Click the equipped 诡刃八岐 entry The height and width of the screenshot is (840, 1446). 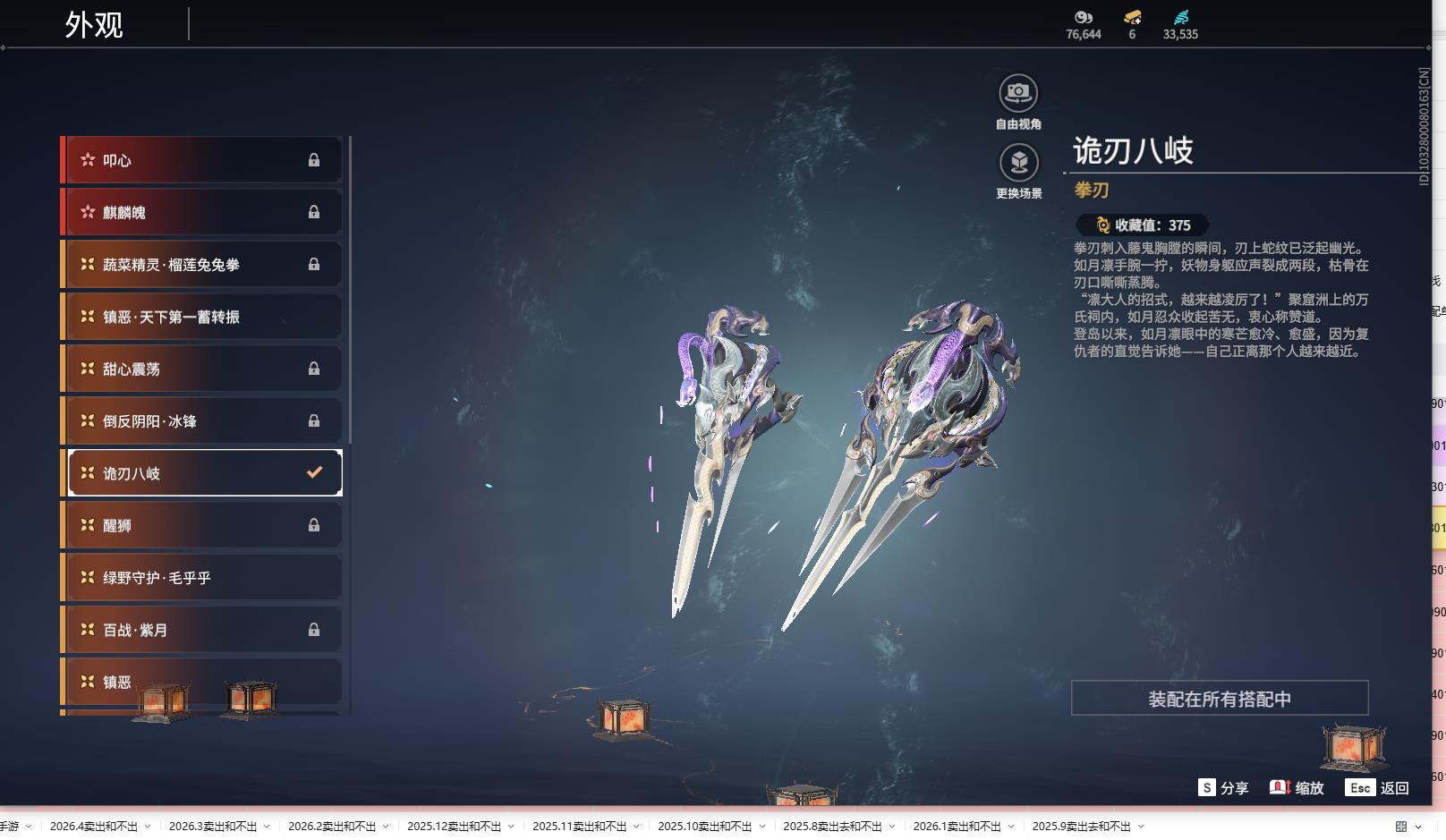[x=205, y=473]
